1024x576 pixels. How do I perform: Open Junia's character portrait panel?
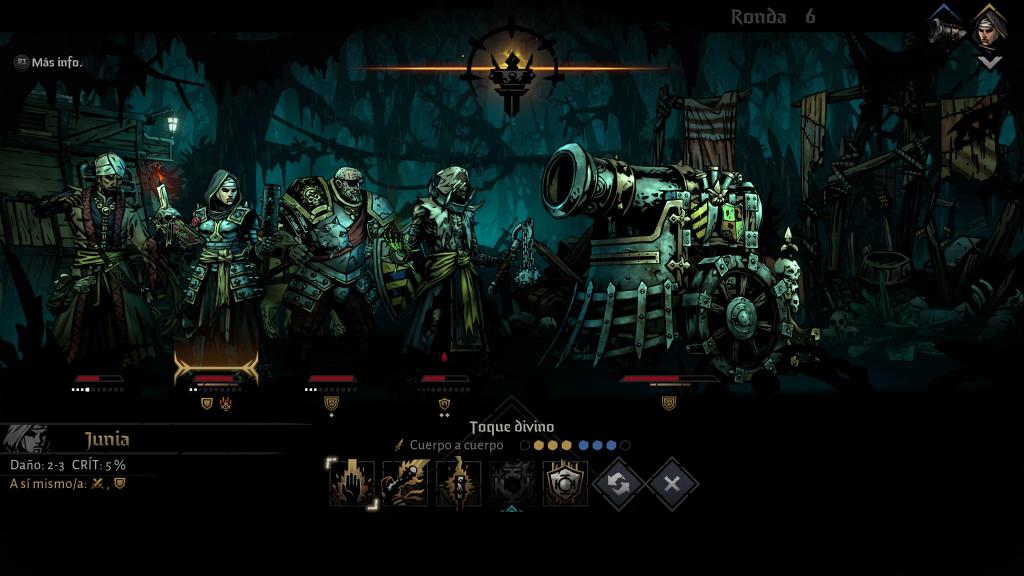(26, 438)
